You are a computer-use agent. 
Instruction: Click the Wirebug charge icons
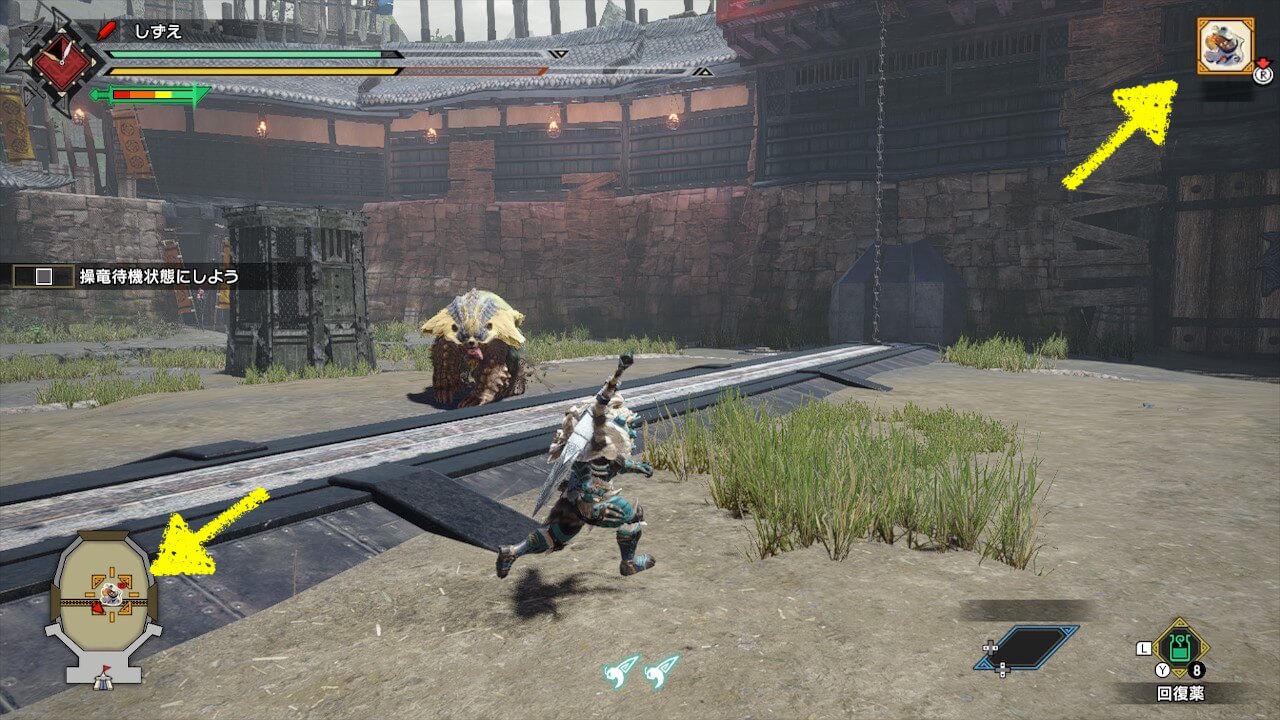(x=642, y=670)
